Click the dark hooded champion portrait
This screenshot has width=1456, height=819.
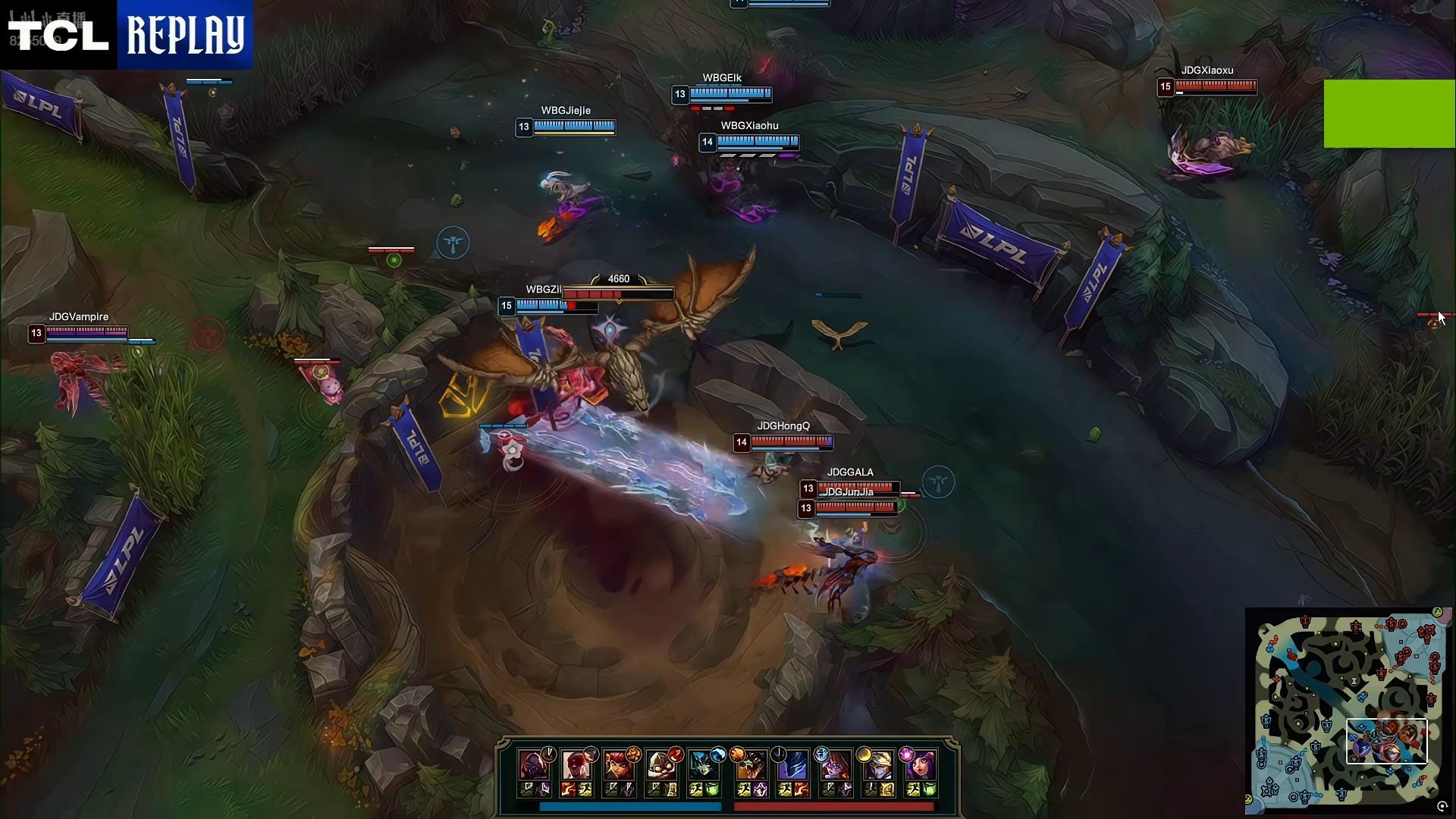[x=534, y=766]
